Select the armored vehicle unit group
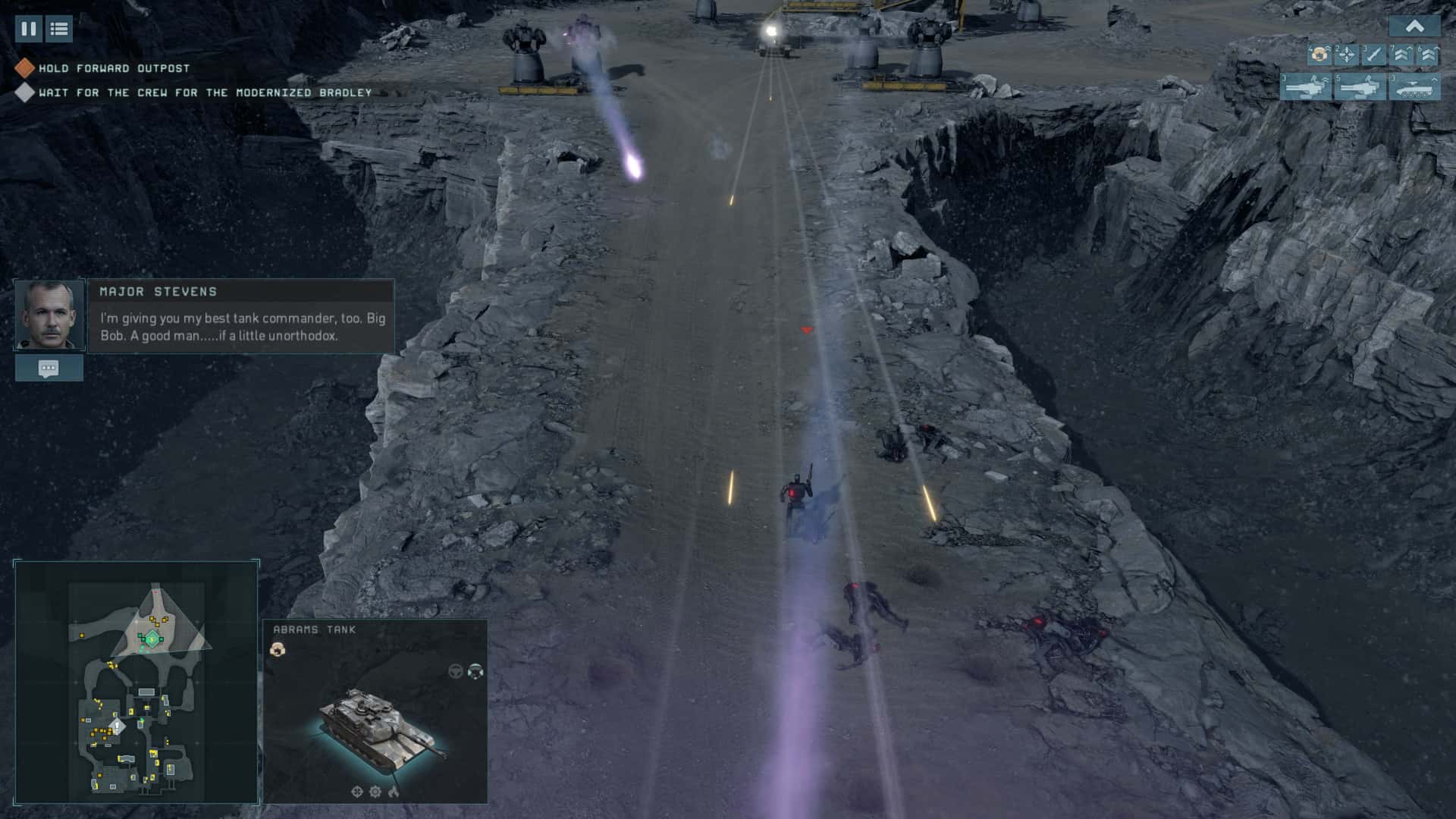Screen dimensions: 1456x819 click(1414, 86)
